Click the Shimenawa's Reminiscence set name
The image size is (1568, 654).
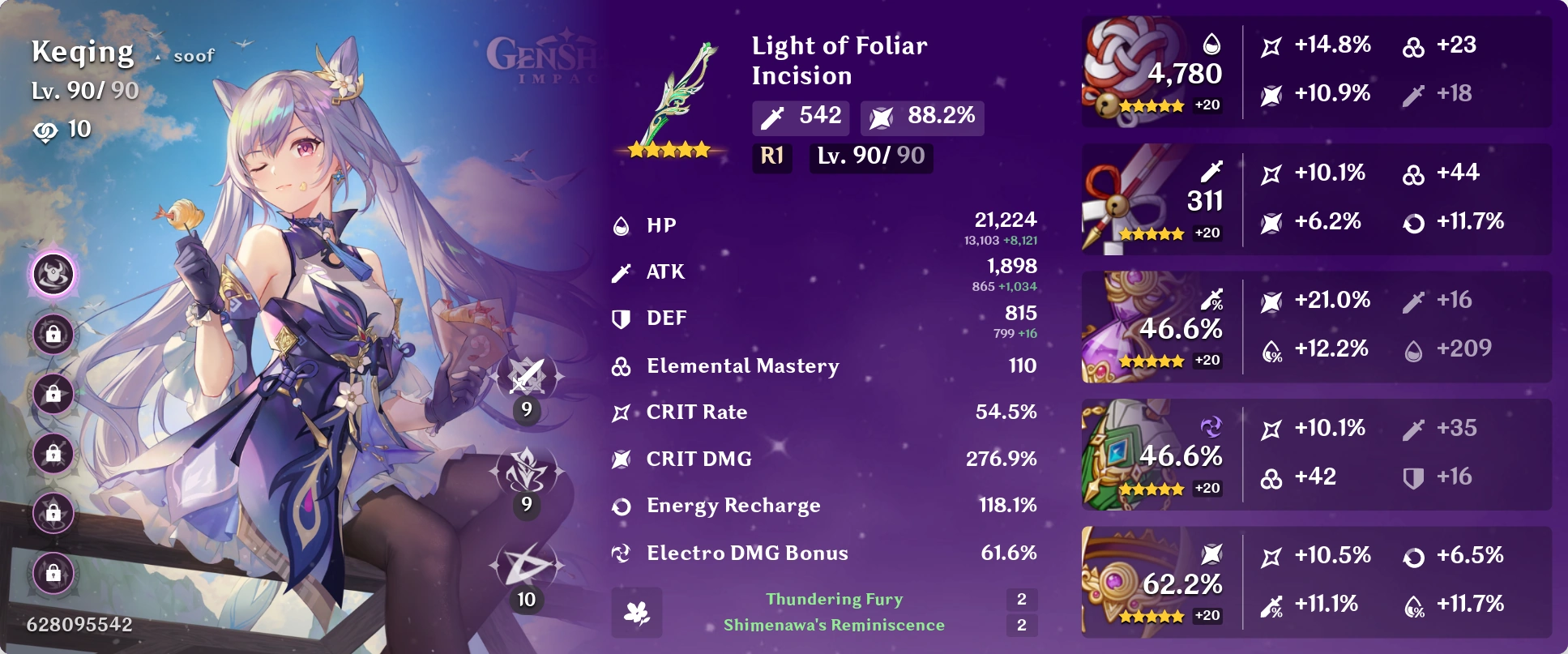click(834, 625)
